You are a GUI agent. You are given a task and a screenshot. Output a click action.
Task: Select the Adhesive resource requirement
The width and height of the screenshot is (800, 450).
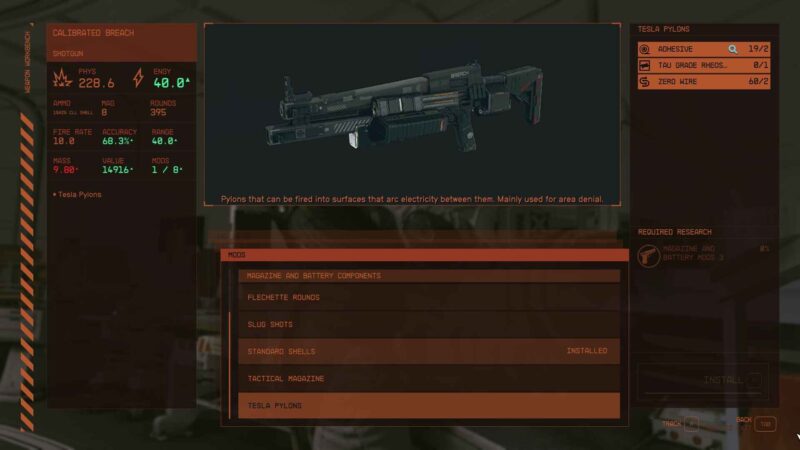pos(690,48)
